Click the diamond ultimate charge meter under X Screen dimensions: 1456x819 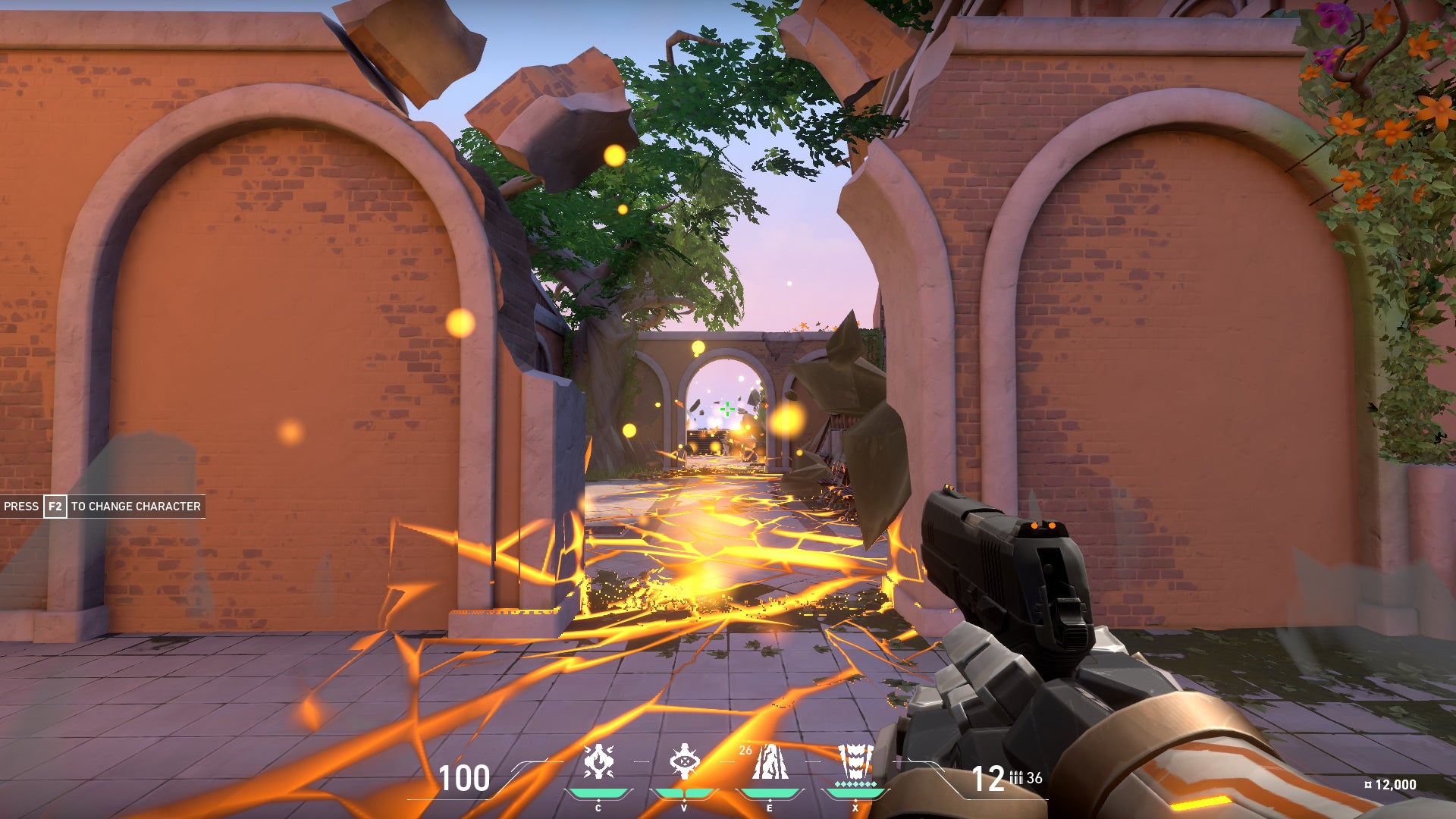pyautogui.click(x=855, y=785)
